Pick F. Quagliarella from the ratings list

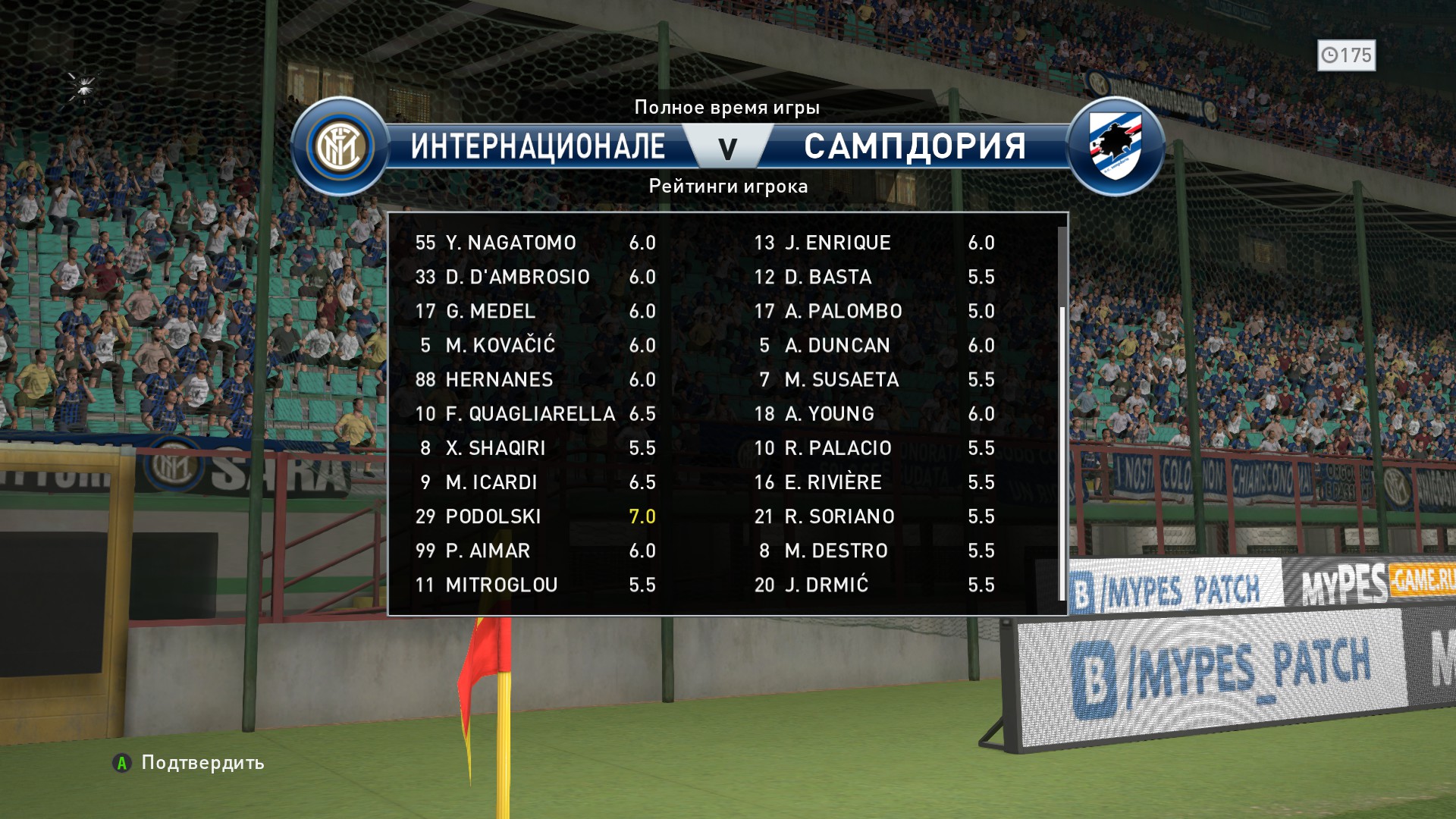(x=530, y=413)
